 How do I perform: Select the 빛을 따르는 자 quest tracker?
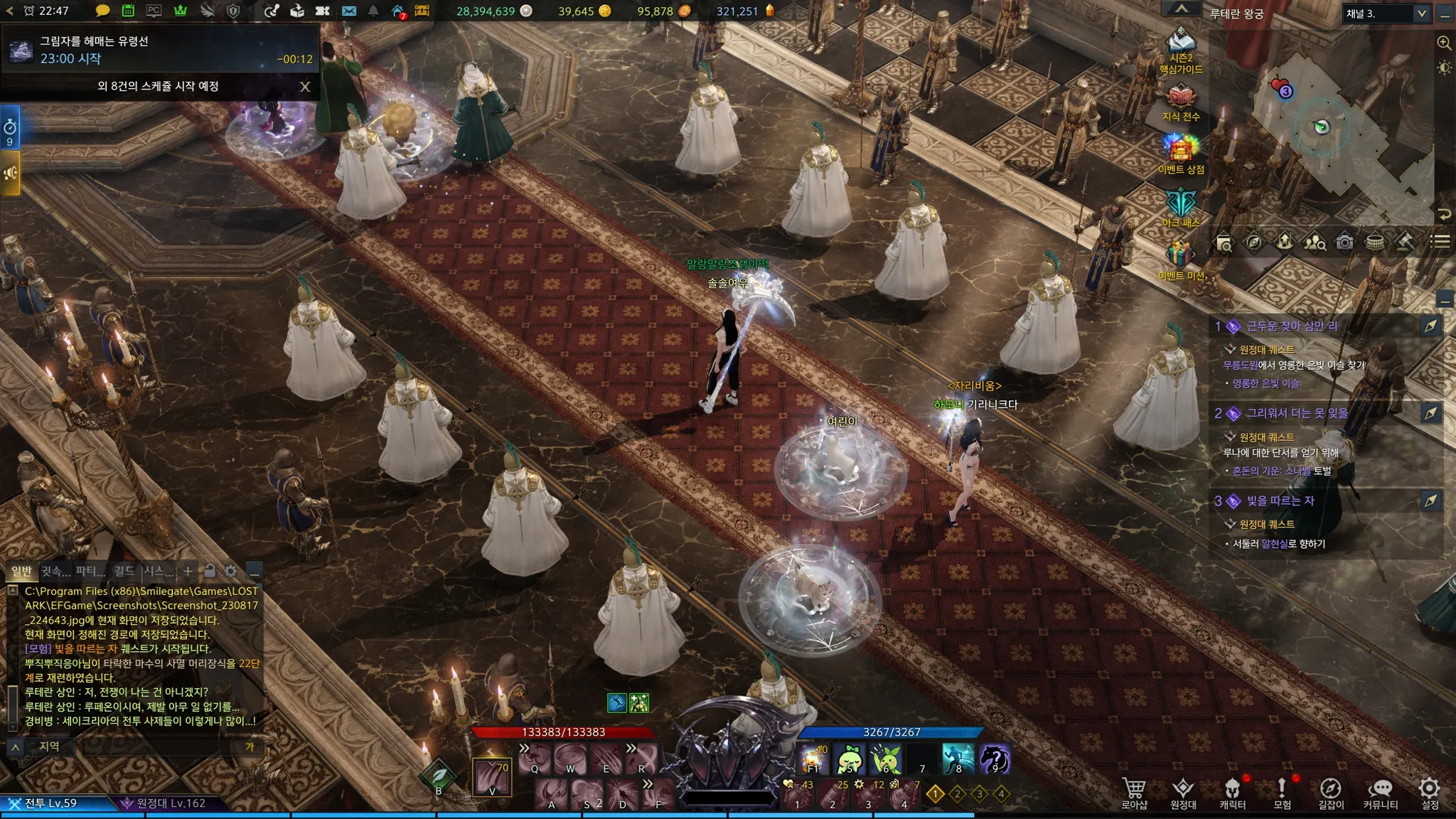pyautogui.click(x=1280, y=501)
